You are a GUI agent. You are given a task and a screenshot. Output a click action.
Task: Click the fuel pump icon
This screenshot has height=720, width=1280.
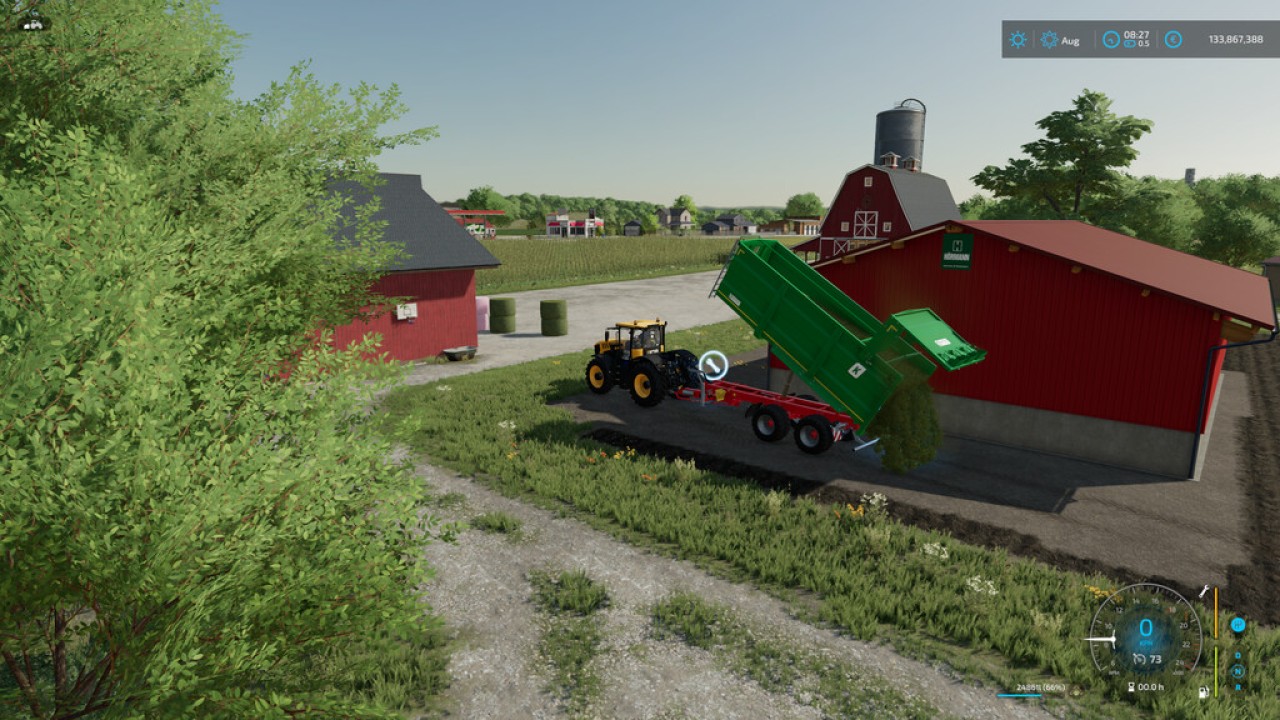tap(1203, 691)
